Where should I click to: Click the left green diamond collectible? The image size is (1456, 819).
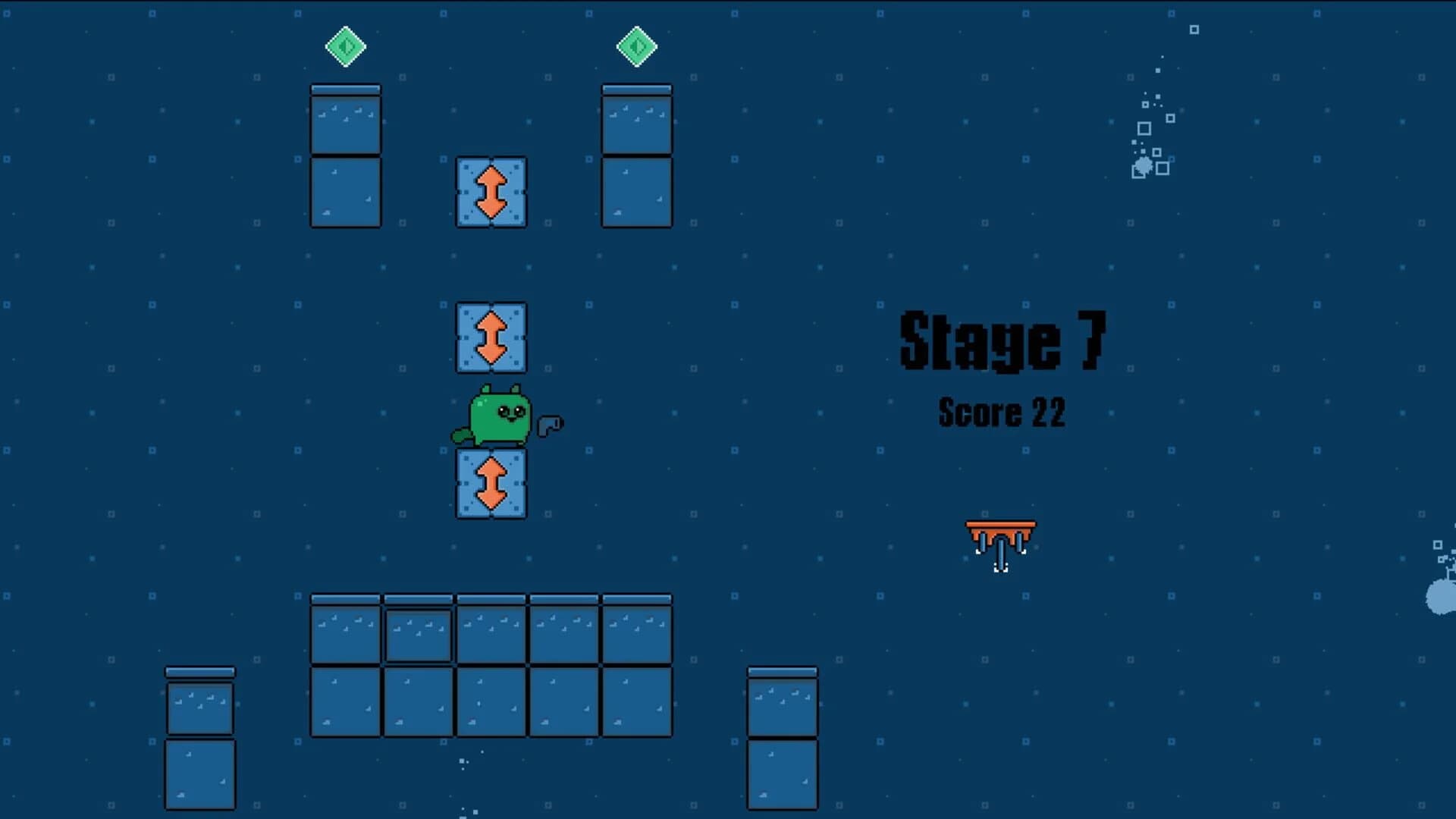[346, 46]
